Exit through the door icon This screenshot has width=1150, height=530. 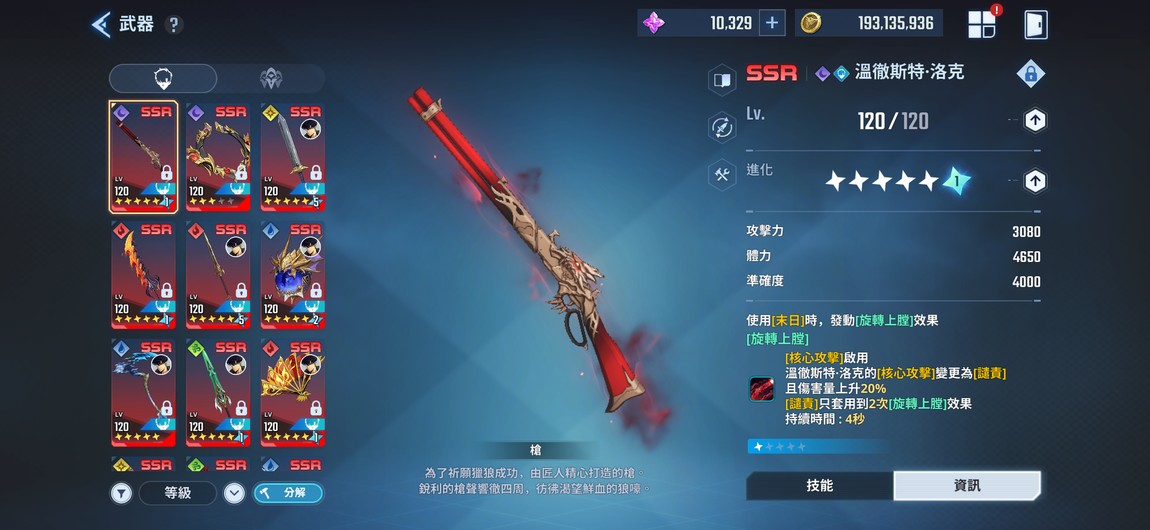(1036, 24)
